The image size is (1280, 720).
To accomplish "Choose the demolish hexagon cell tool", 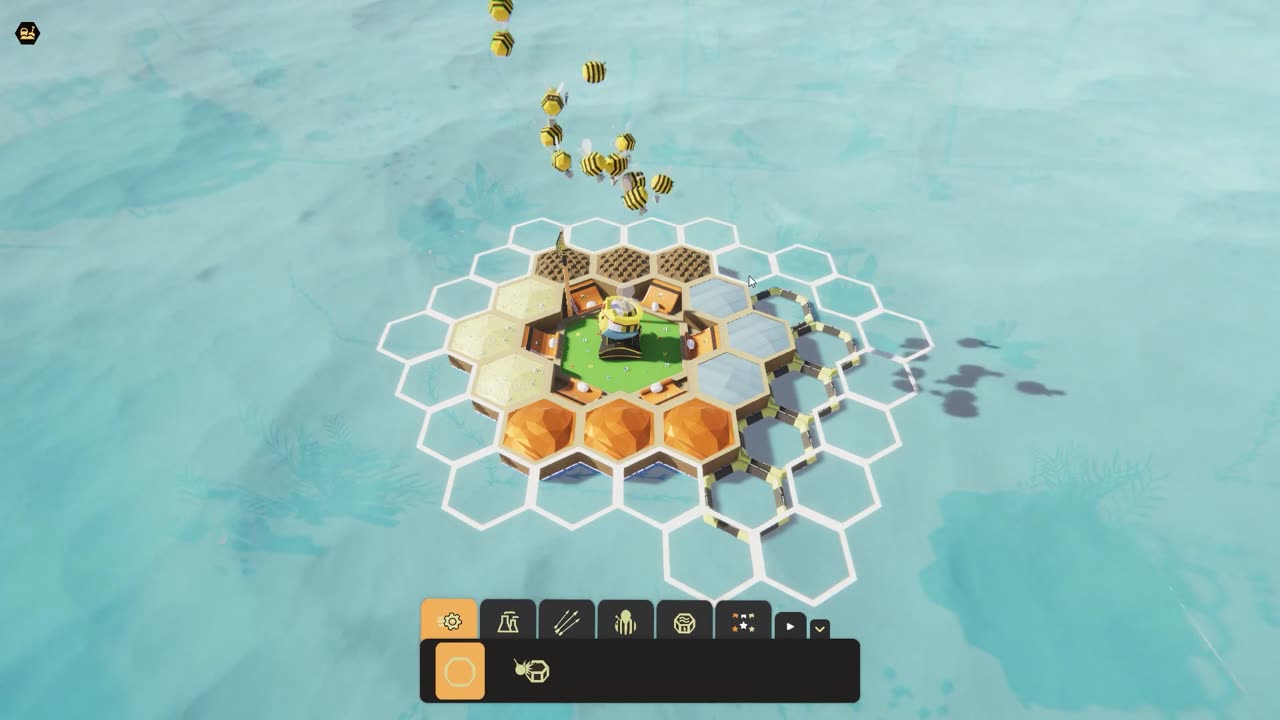I will point(531,671).
